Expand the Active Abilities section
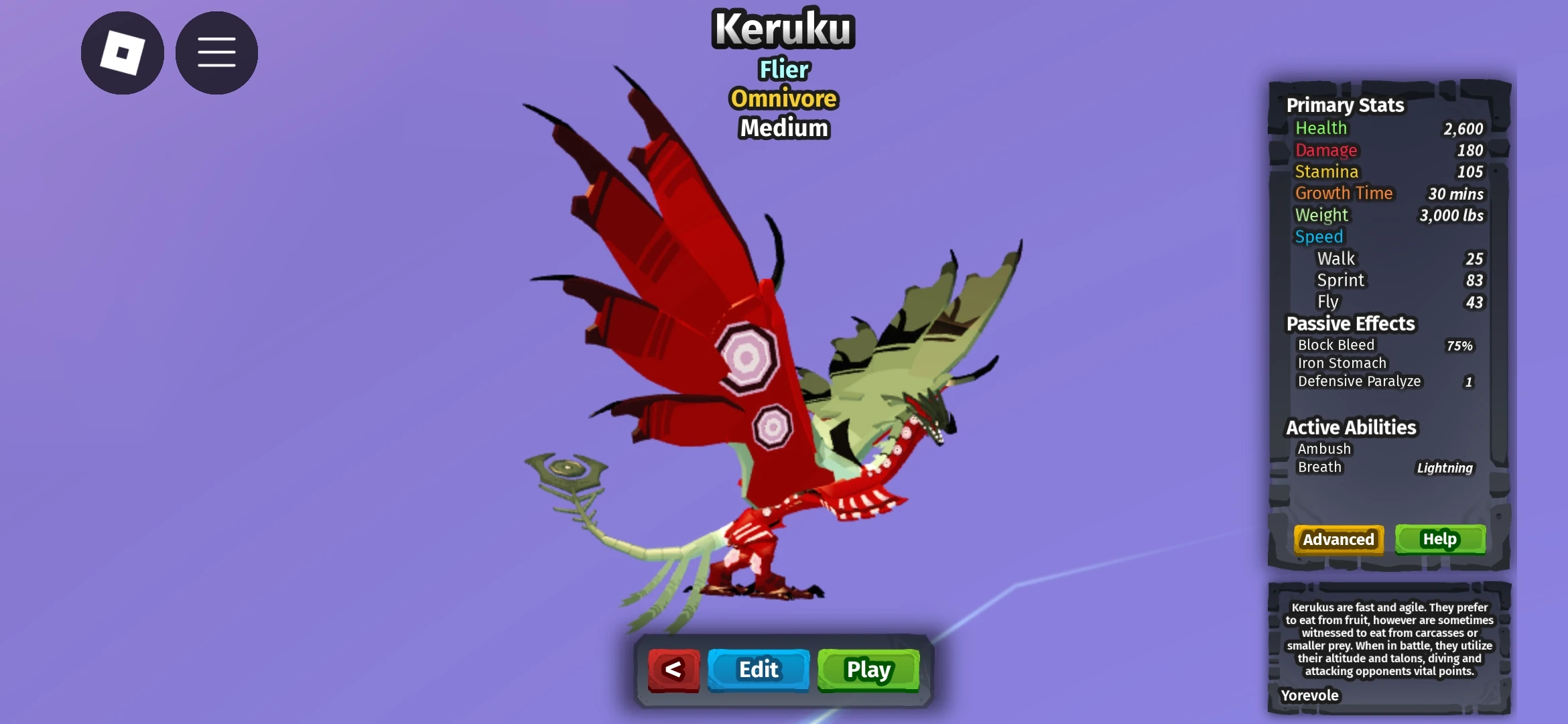Screen dimensions: 1568x724 tap(1350, 427)
